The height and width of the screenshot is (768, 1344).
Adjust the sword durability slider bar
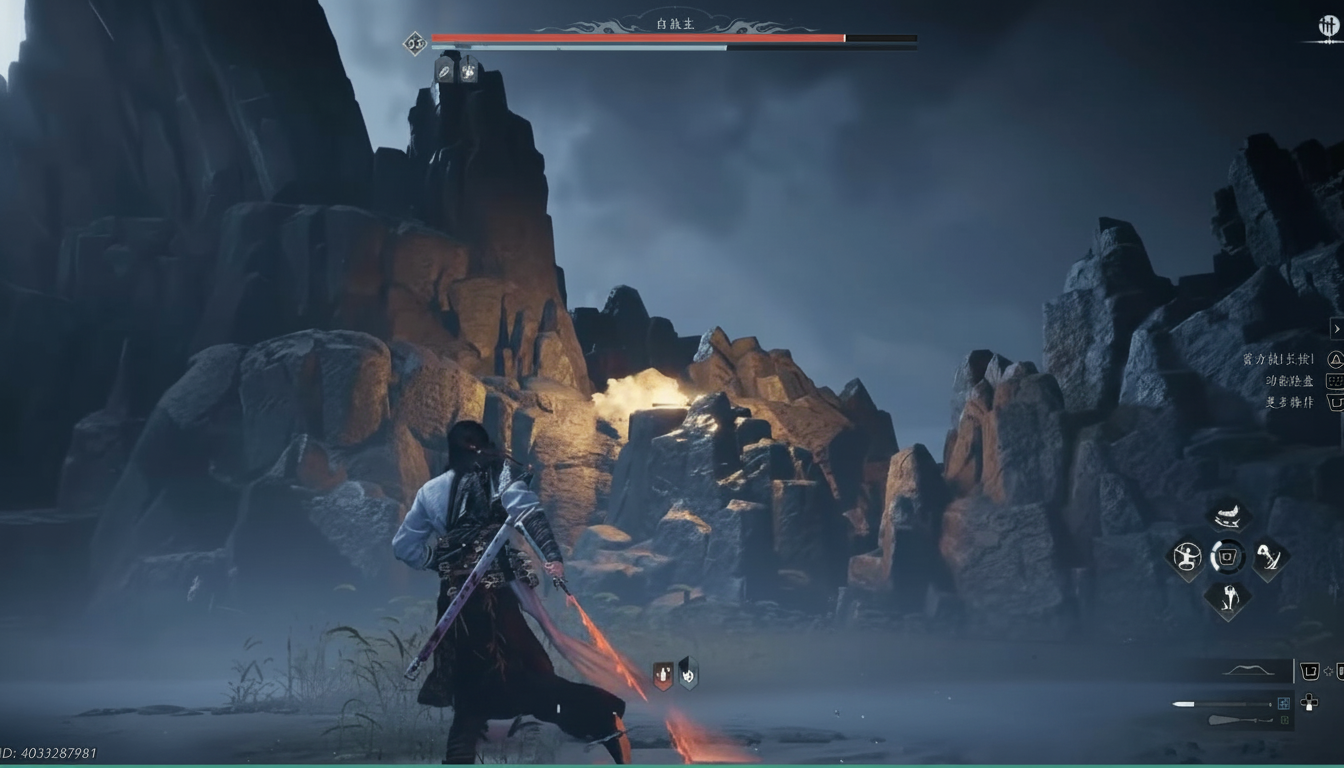(x=1218, y=703)
